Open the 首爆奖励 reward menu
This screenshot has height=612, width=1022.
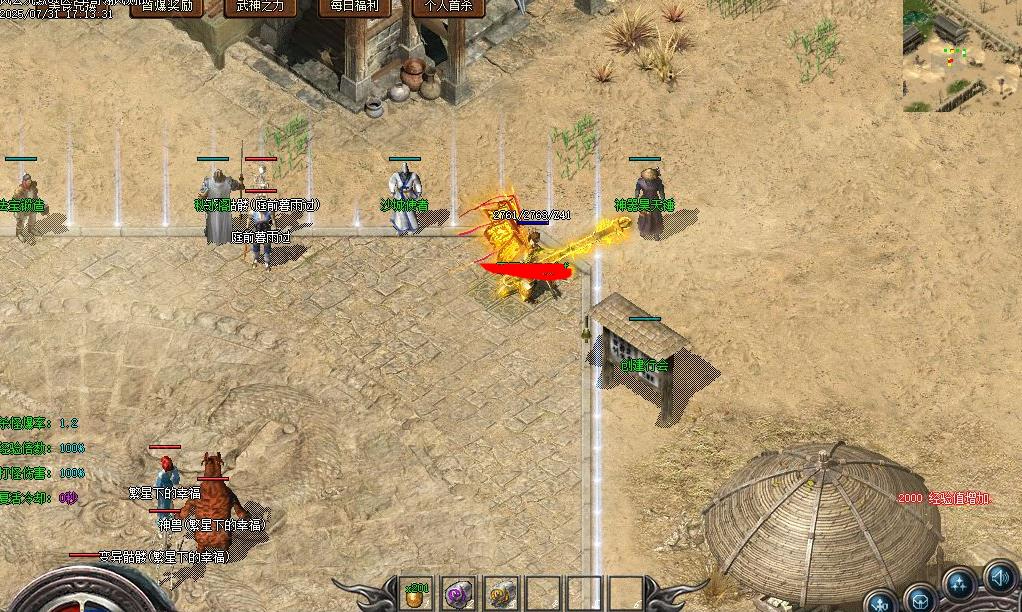pyautogui.click(x=167, y=8)
